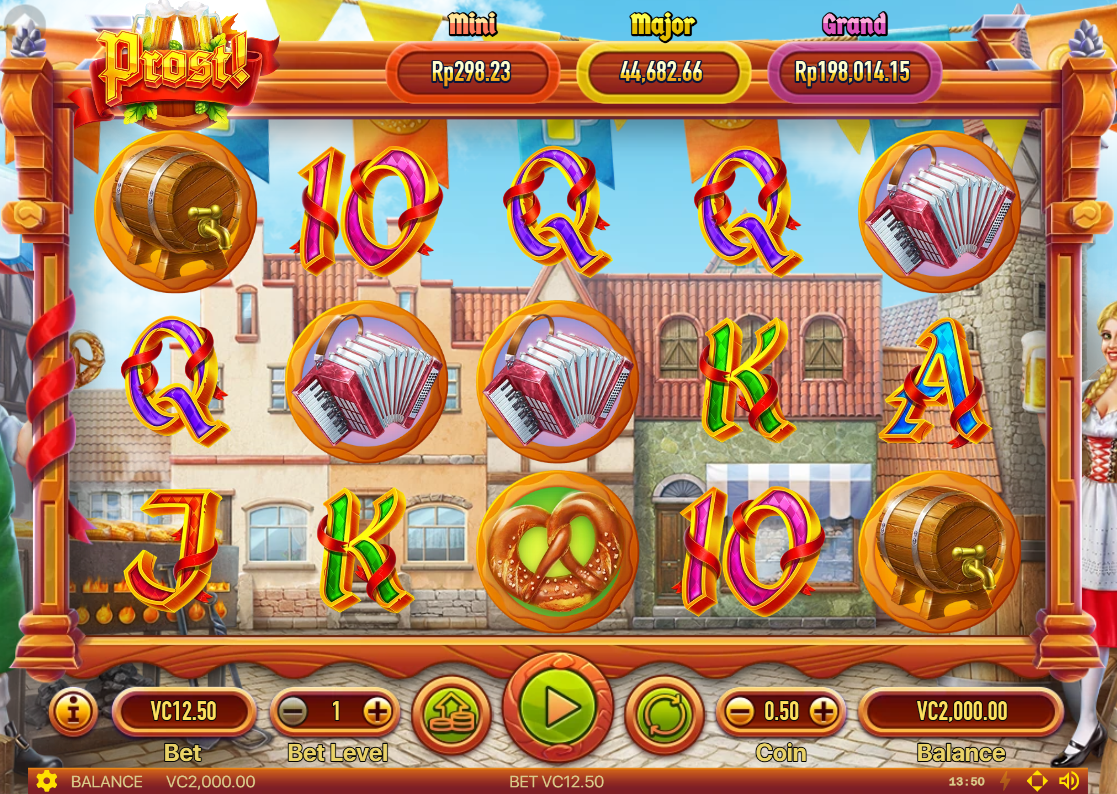Toggle fullscreen with the arrows icon
The image size is (1117, 794).
click(1037, 781)
